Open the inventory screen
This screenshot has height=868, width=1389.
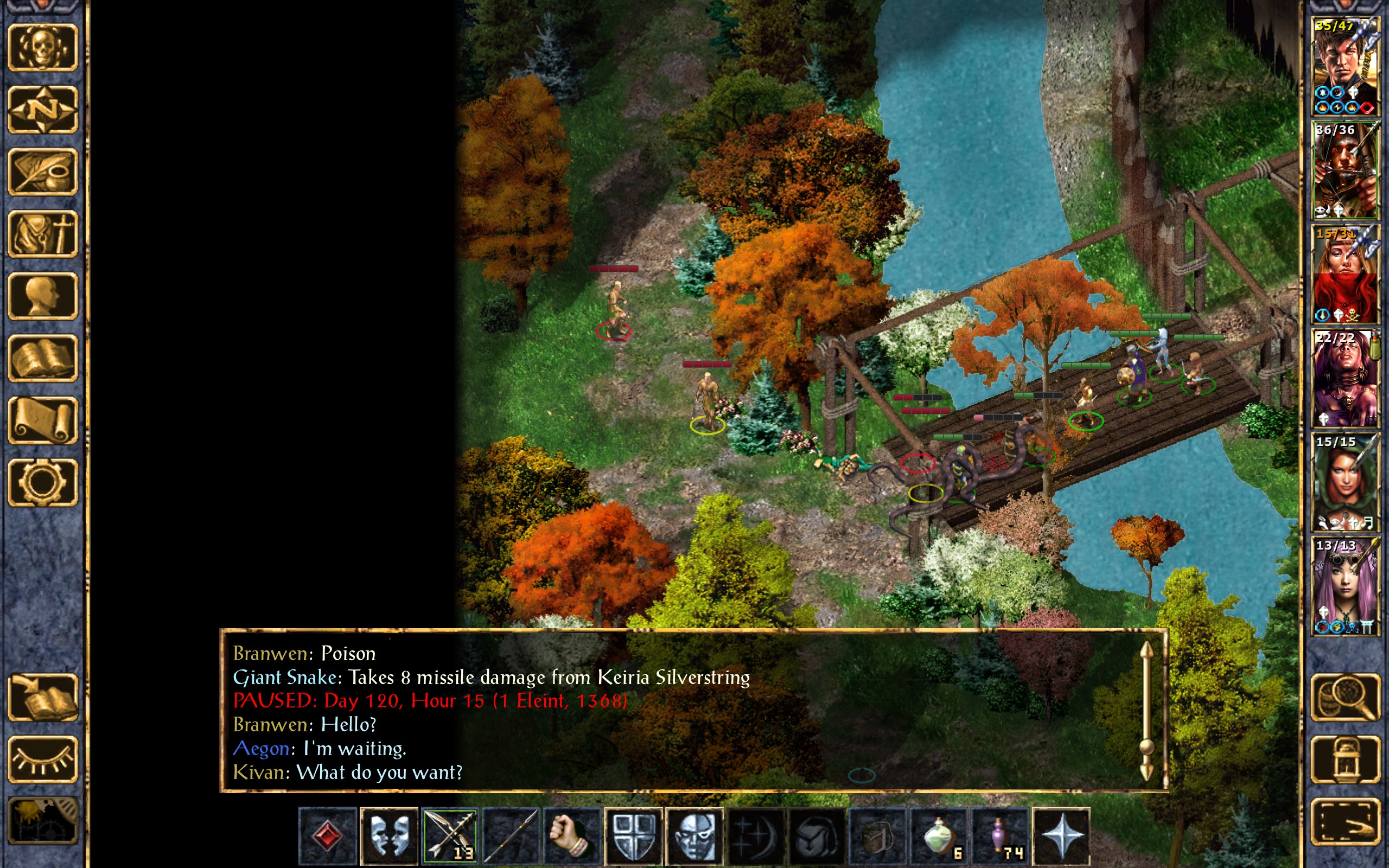(42, 234)
